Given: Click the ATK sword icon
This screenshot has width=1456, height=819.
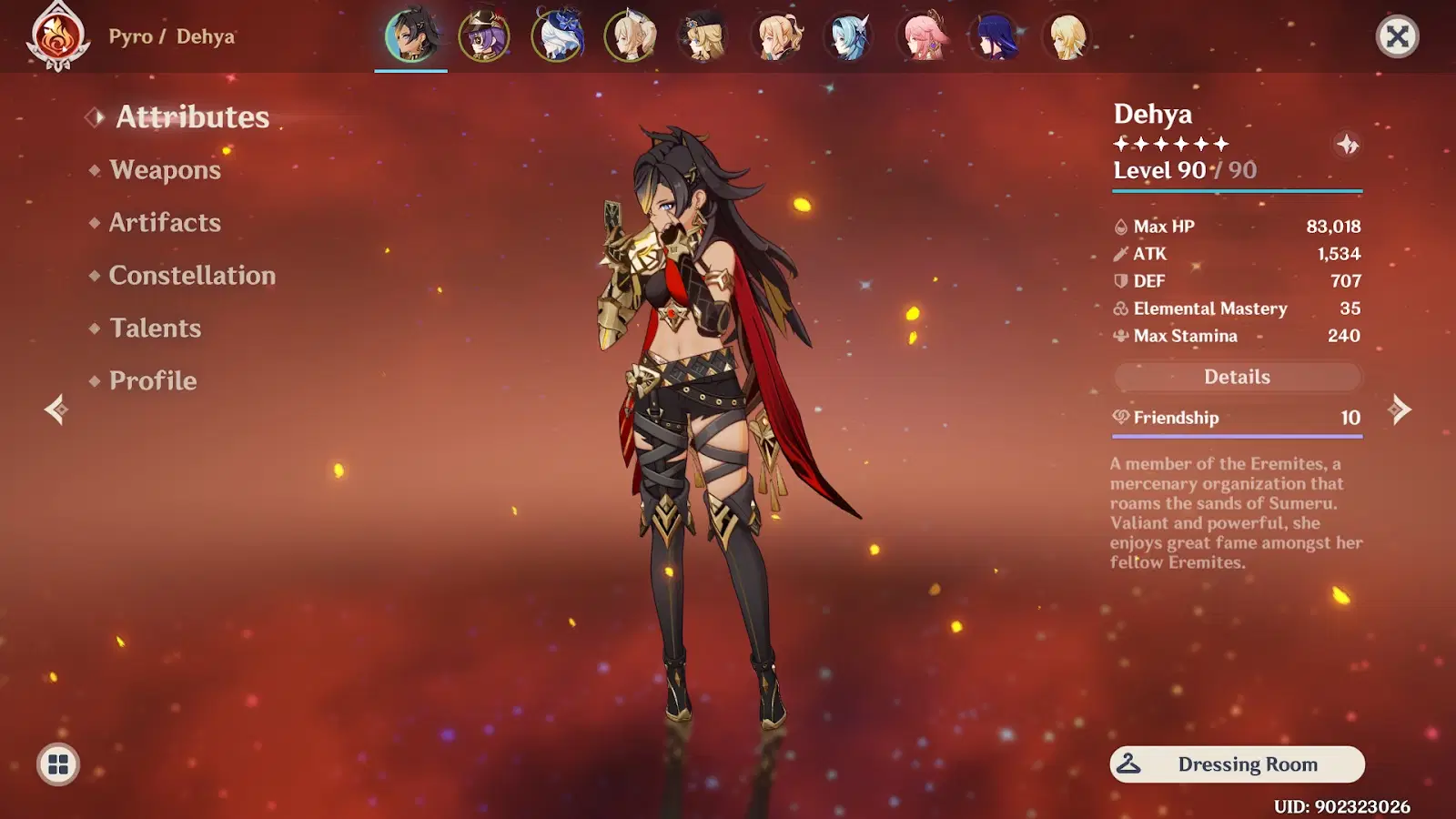Looking at the screenshot, I should [x=1119, y=254].
